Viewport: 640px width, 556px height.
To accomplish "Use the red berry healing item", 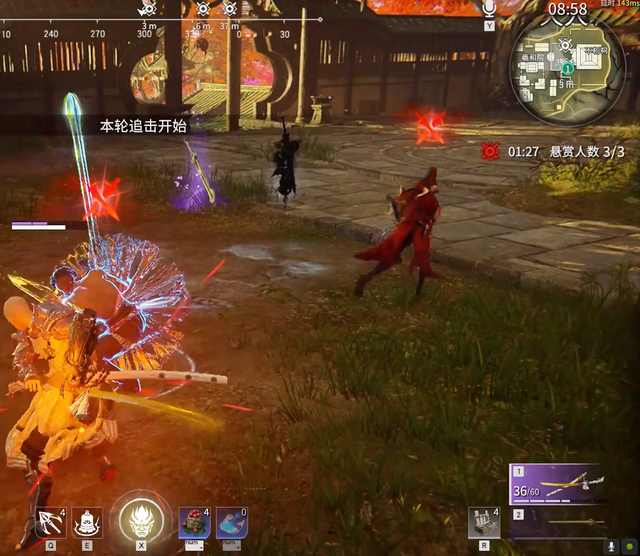I will 194,523.
